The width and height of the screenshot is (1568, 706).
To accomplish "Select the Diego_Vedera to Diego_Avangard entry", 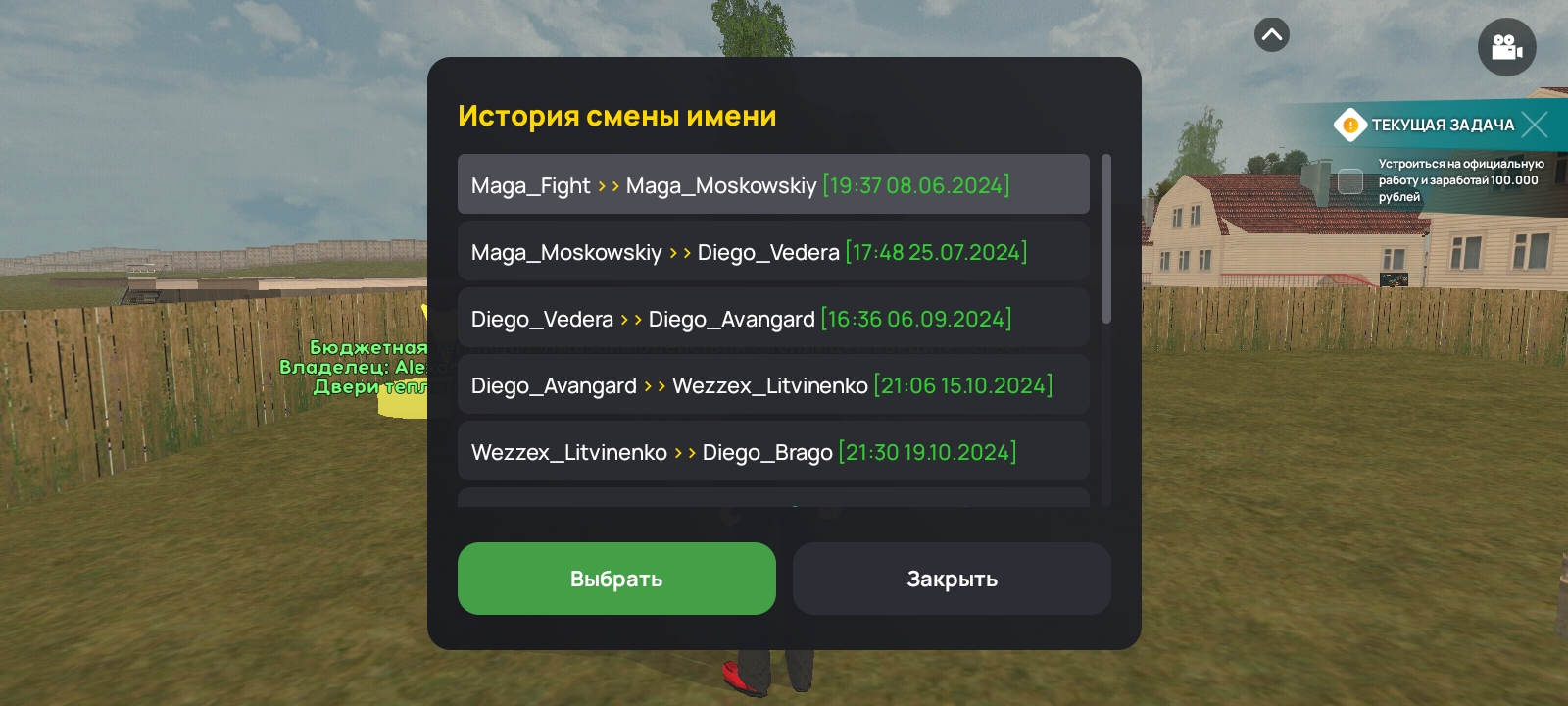I will coord(773,318).
